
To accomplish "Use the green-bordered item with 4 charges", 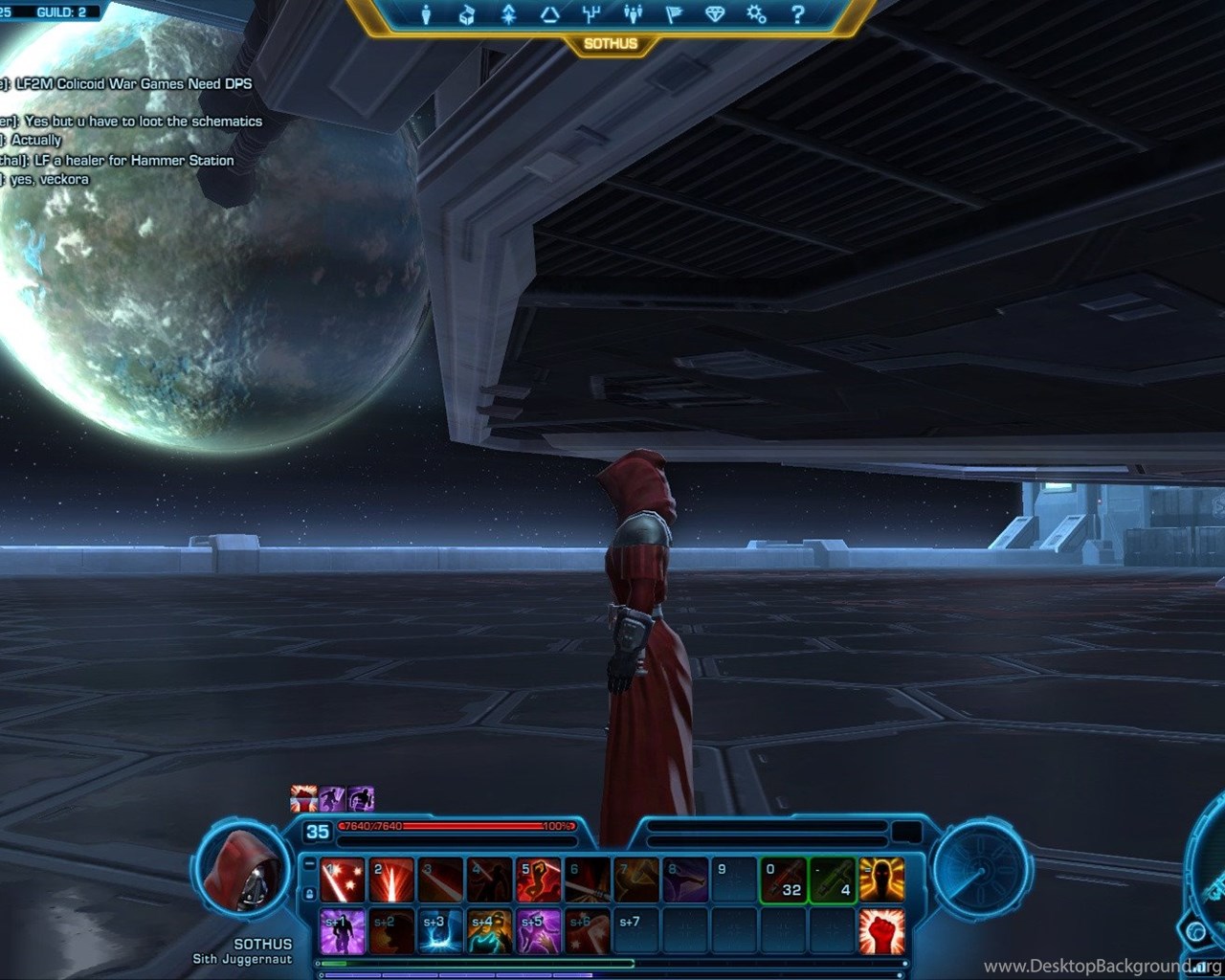I will (x=833, y=880).
